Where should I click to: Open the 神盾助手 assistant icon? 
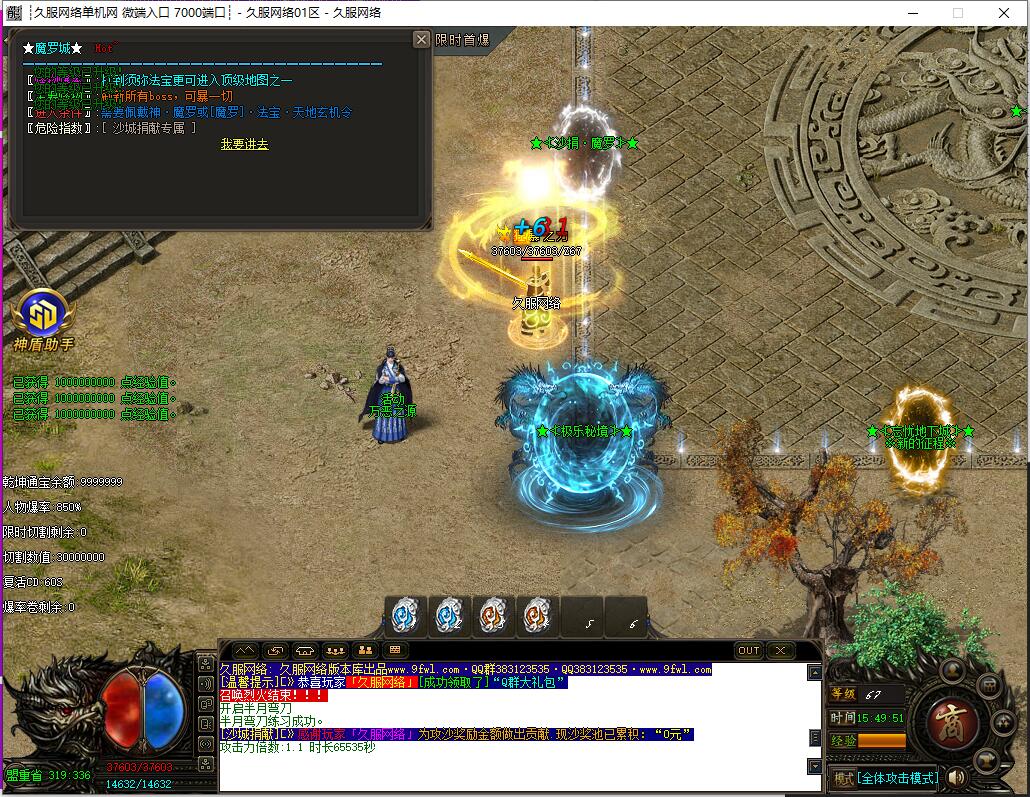[x=43, y=314]
